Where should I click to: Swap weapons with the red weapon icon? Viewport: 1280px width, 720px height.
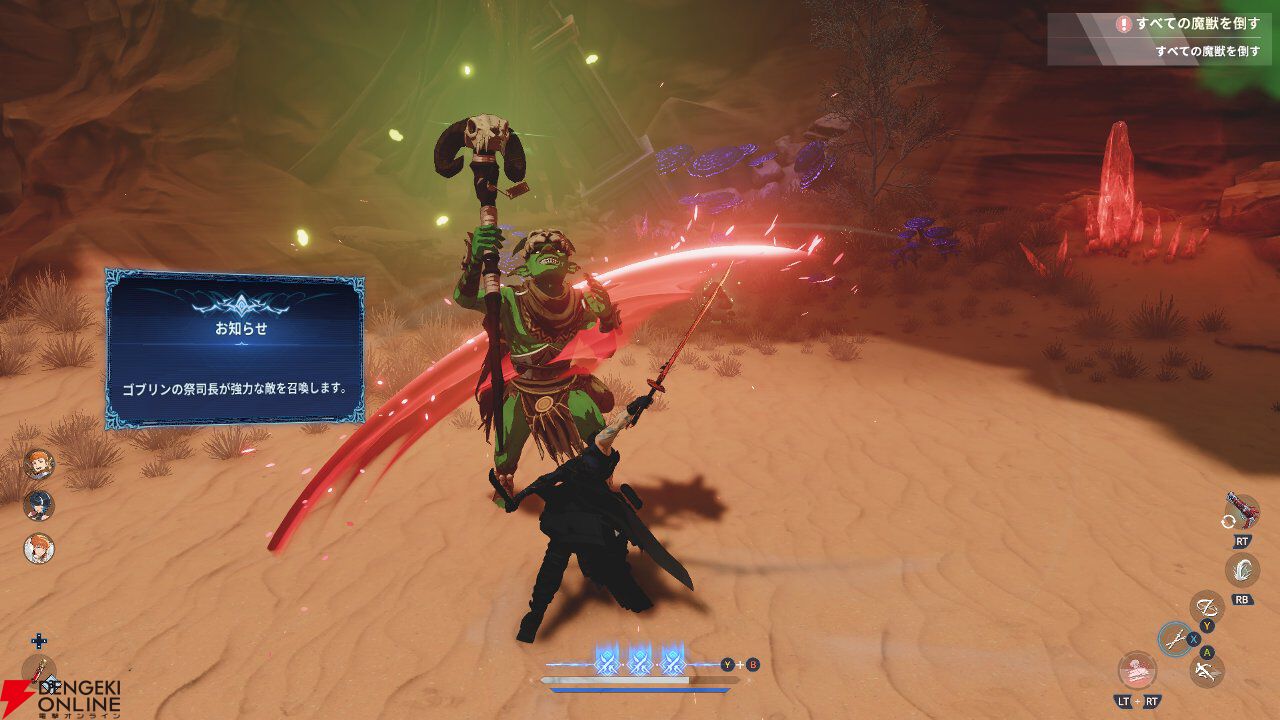(x=1242, y=511)
